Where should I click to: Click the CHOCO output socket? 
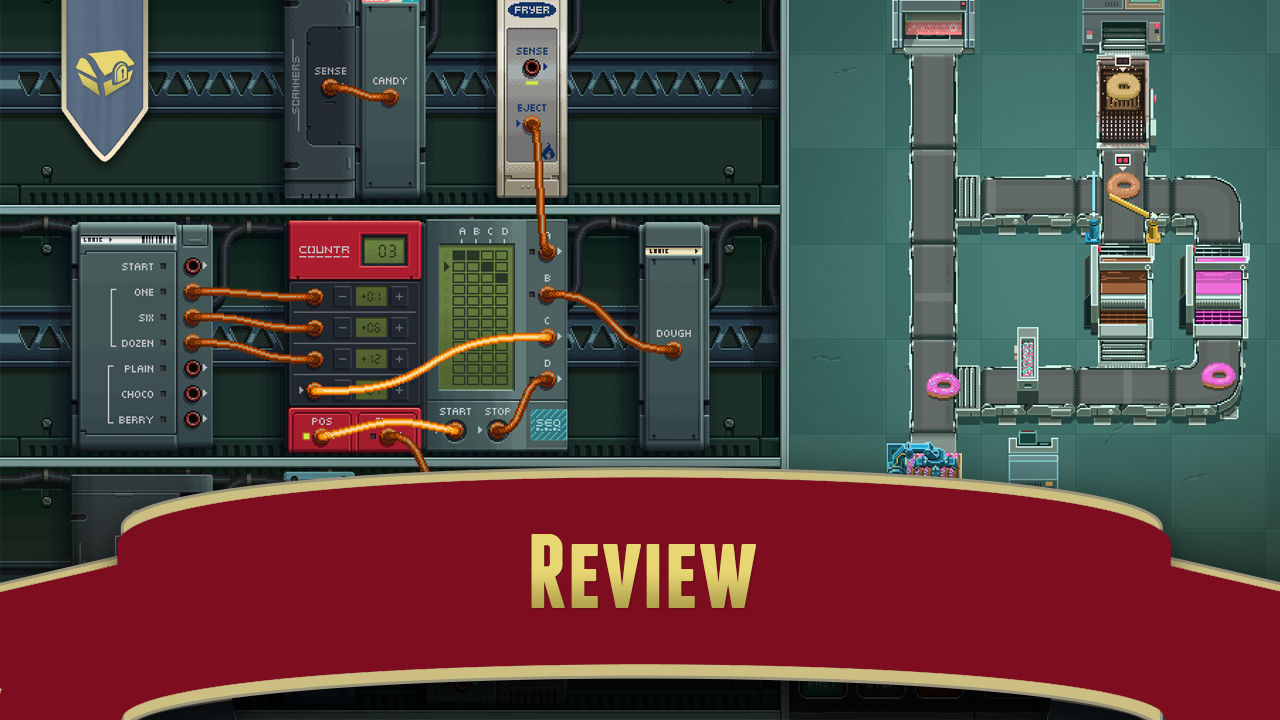point(192,394)
